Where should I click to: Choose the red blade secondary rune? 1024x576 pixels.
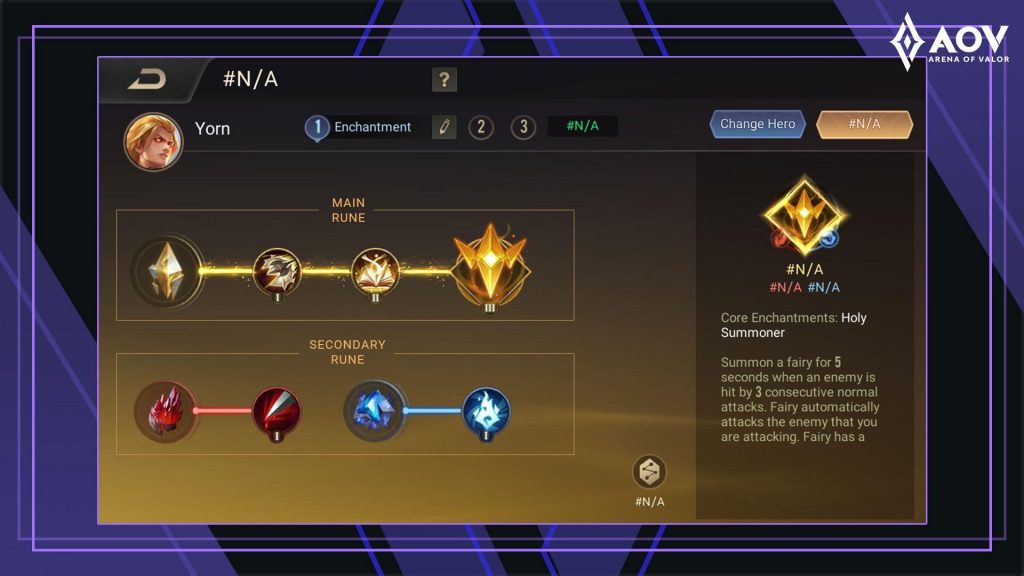point(276,411)
